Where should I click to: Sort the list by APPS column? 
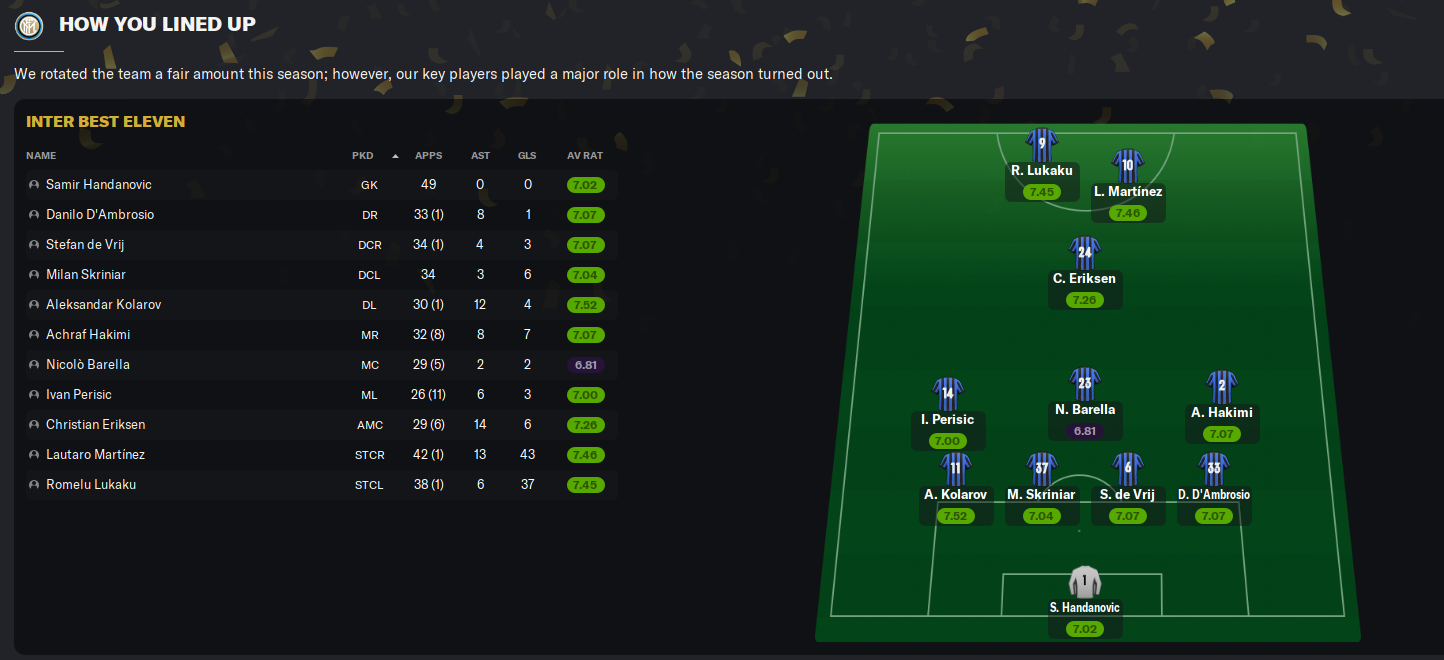[x=428, y=156]
